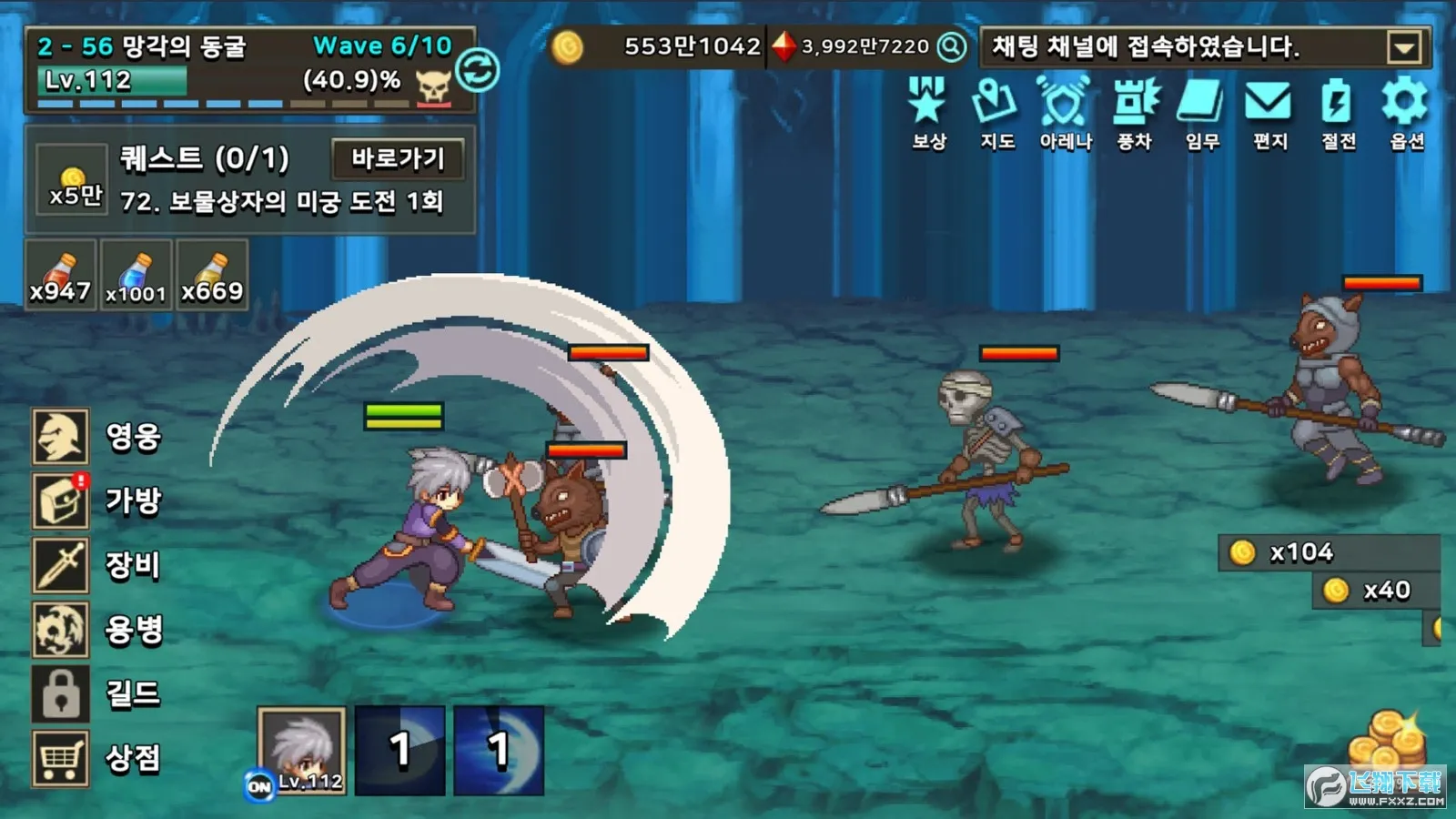Use the yellow potion x669
1456x819 pixels.
(212, 276)
